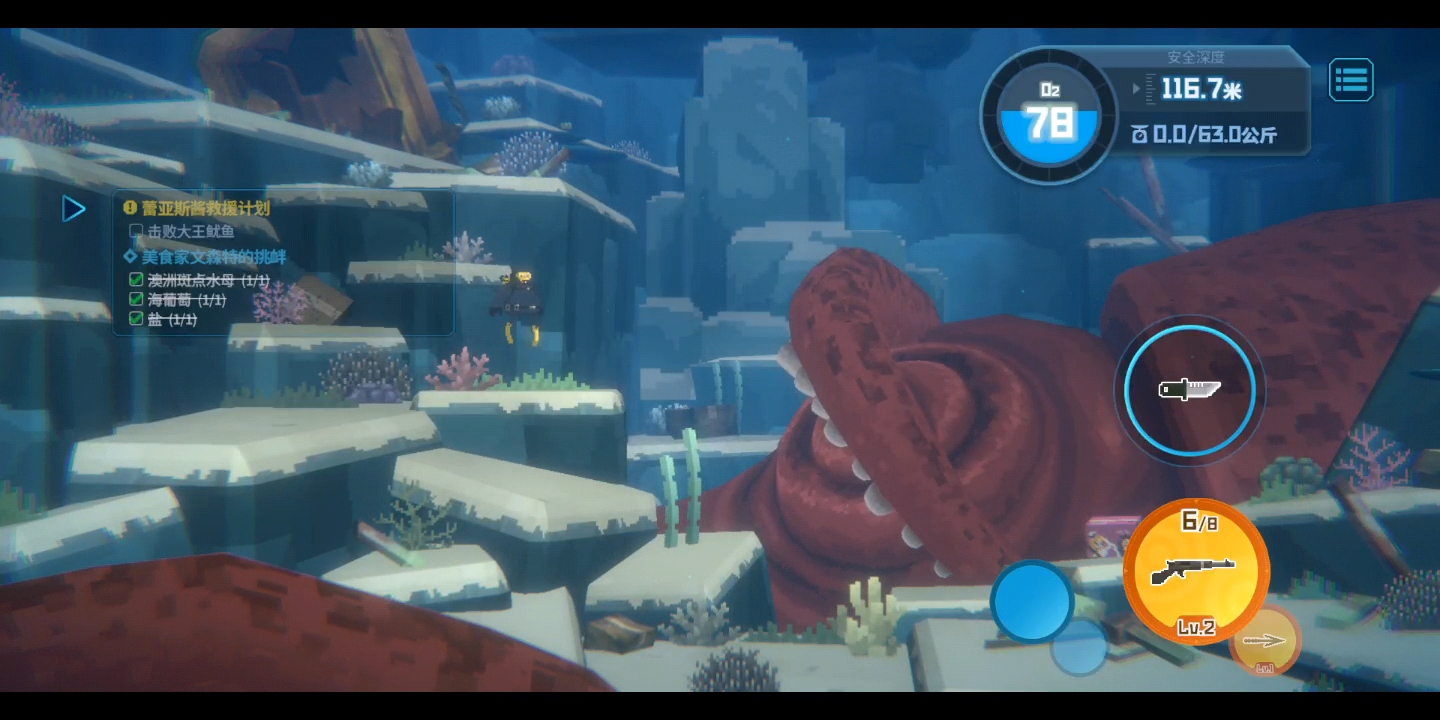The image size is (1440, 720).
Task: Tap the large blue action button
Action: [1031, 601]
